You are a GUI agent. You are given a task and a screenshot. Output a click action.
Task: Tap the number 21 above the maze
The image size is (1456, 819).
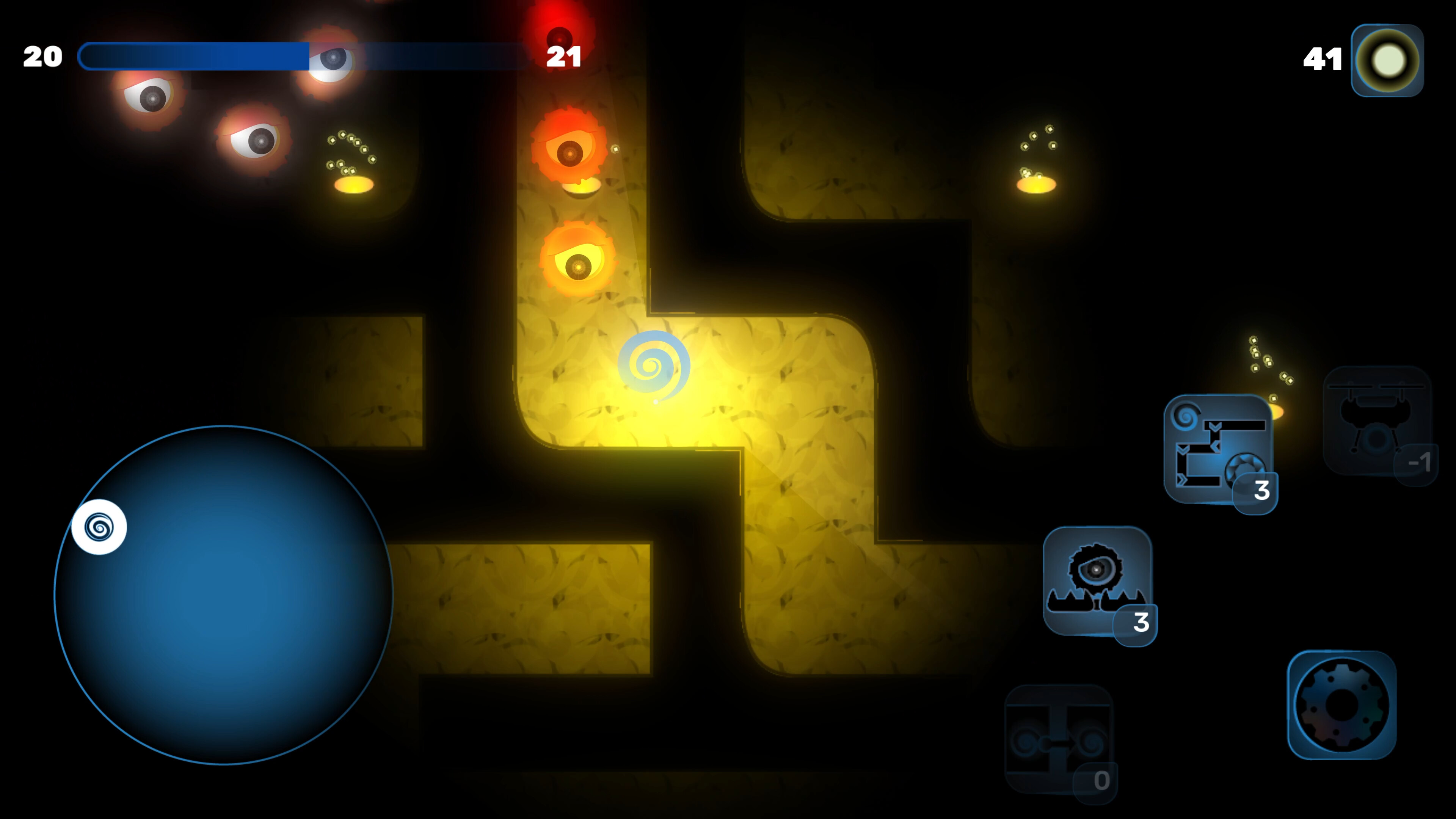point(564,56)
